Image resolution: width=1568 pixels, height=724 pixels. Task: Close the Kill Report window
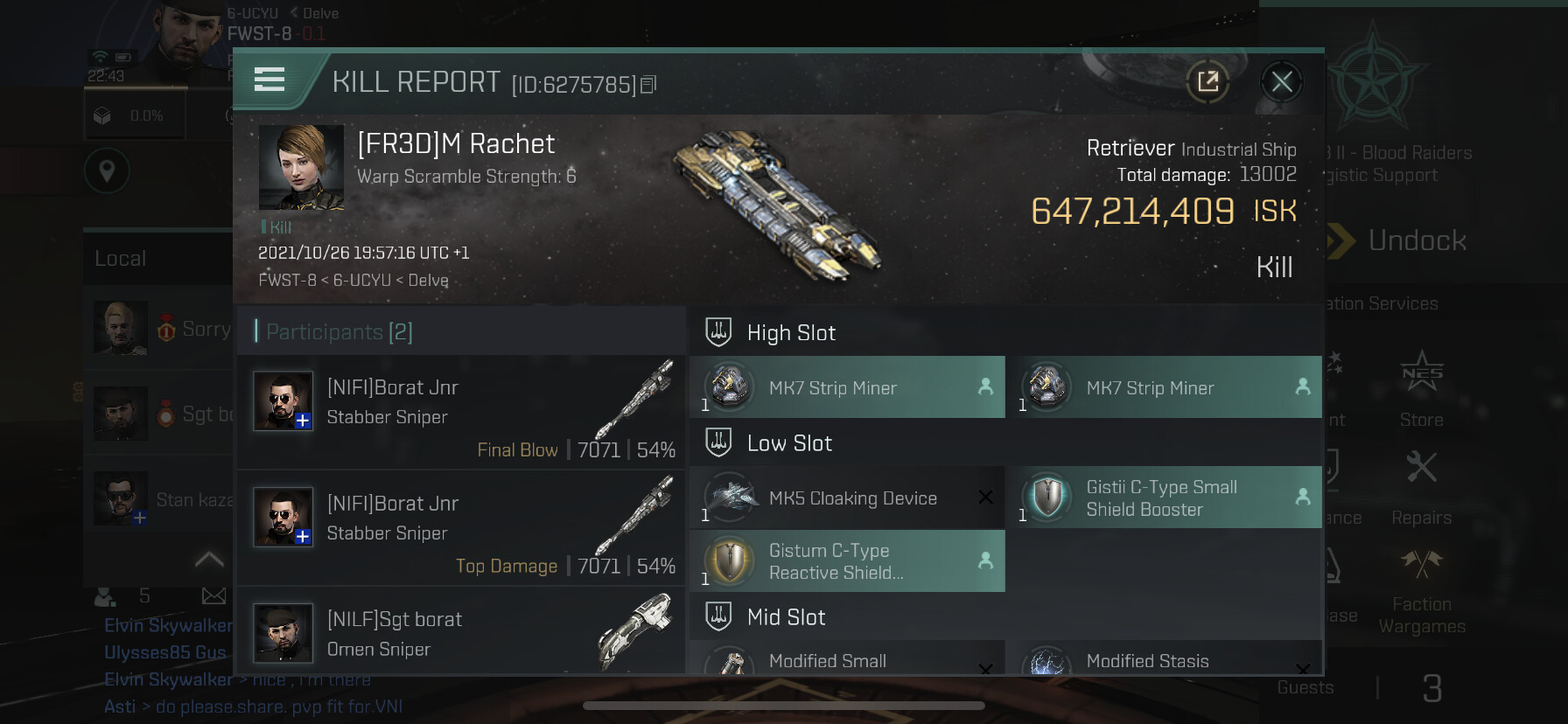[1282, 82]
